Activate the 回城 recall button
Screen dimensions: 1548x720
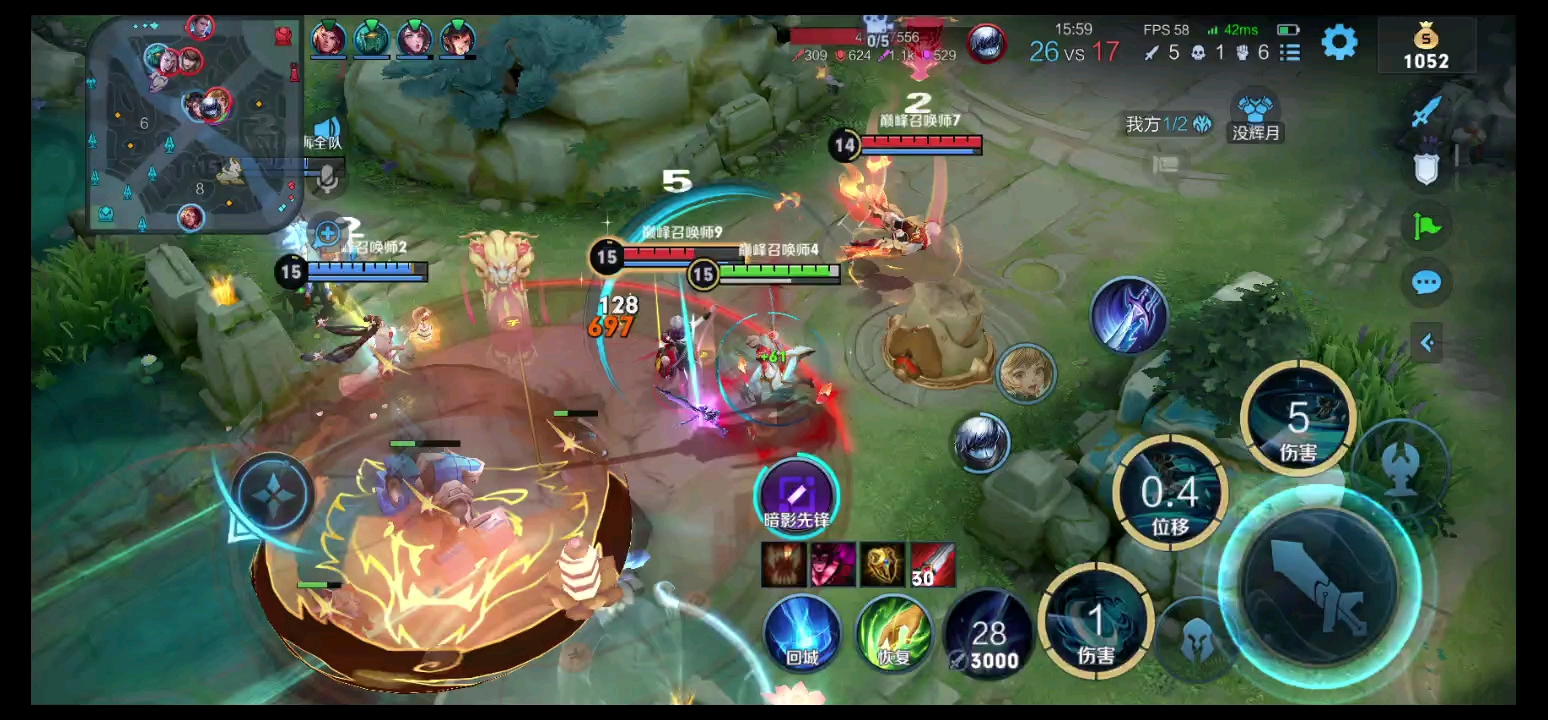[802, 632]
